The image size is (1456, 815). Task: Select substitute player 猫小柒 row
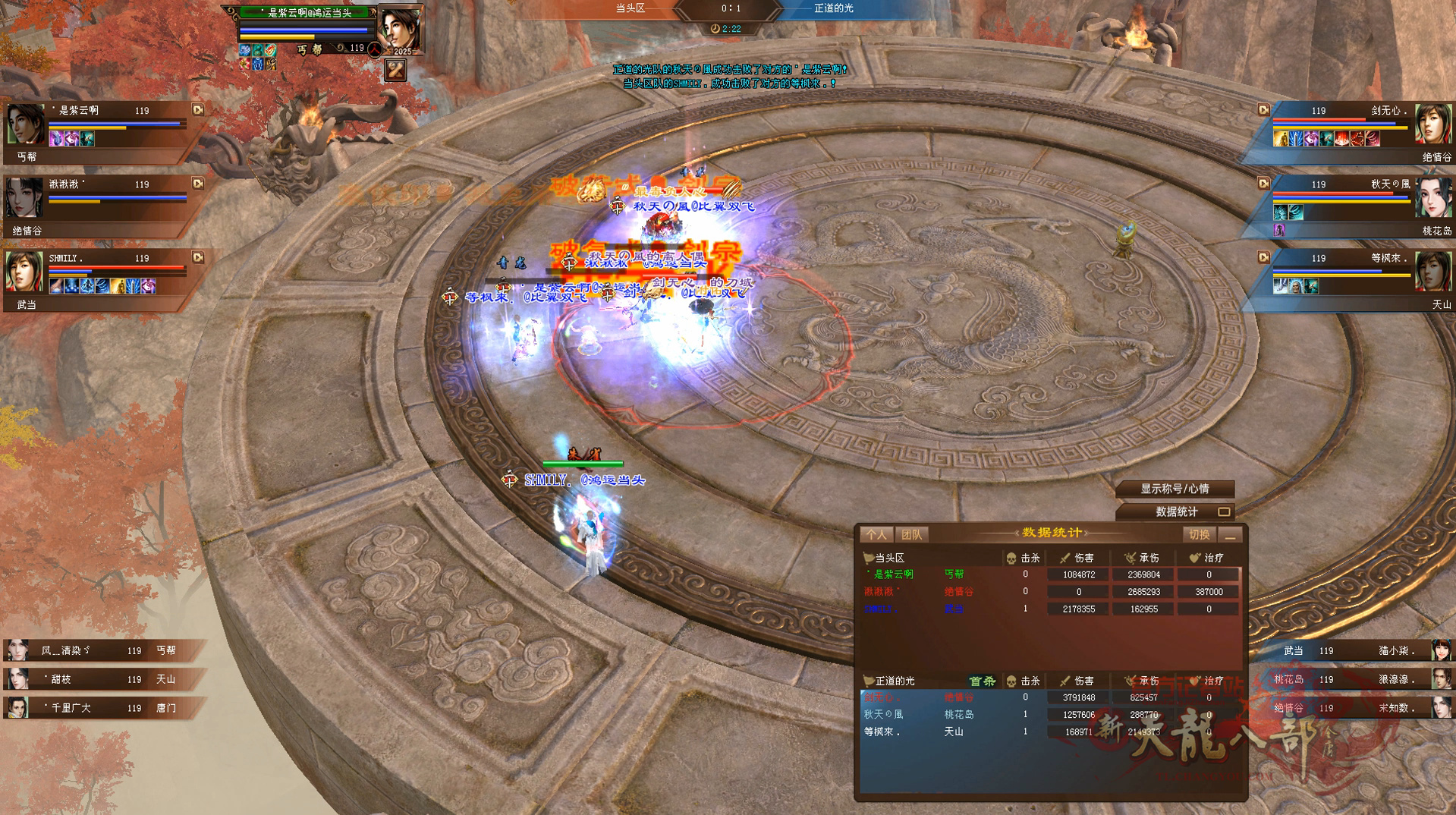pyautogui.click(x=1358, y=650)
